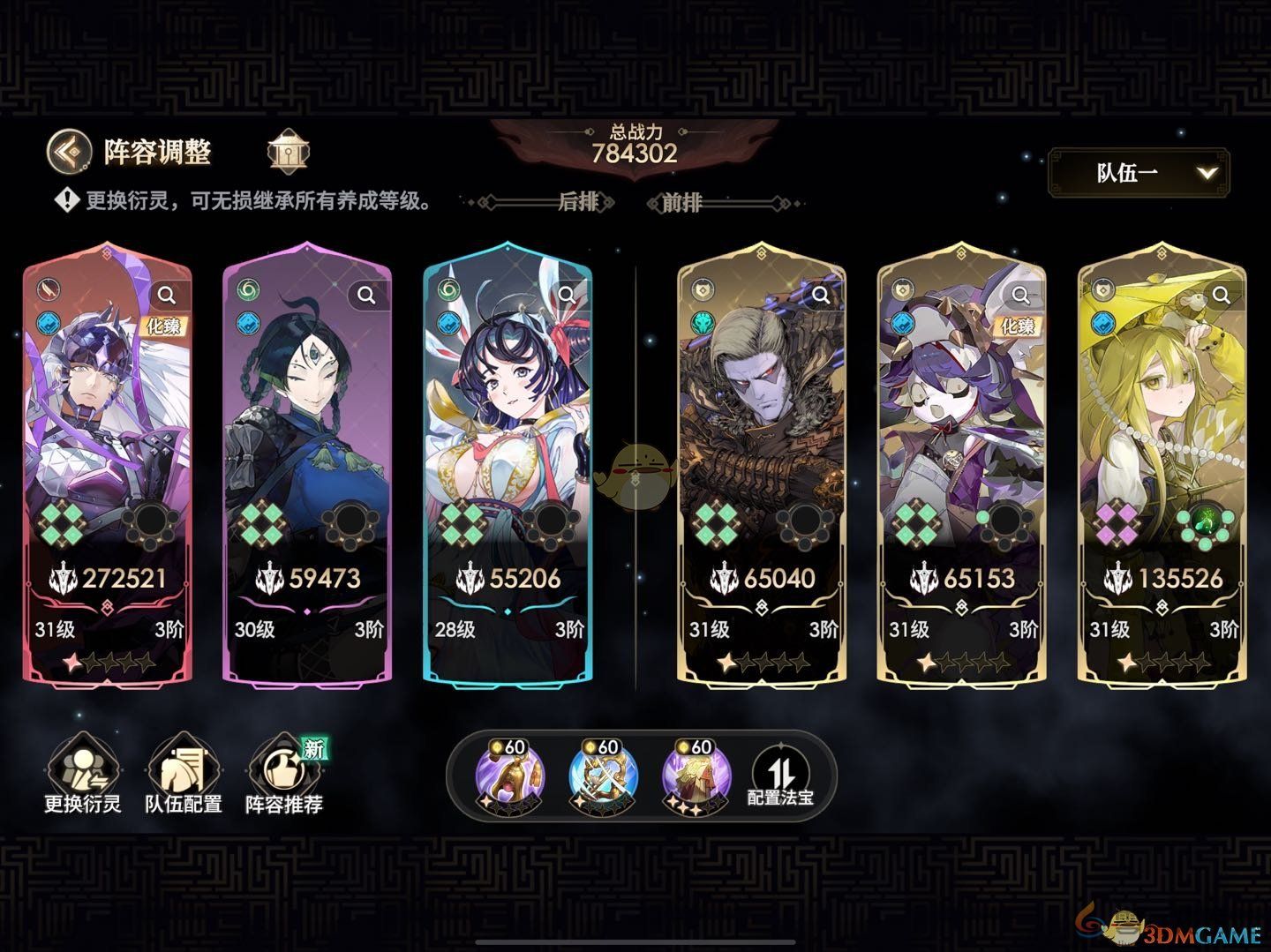Open the magnifier on the 65040 card
This screenshot has width=1271, height=952.
click(x=821, y=295)
